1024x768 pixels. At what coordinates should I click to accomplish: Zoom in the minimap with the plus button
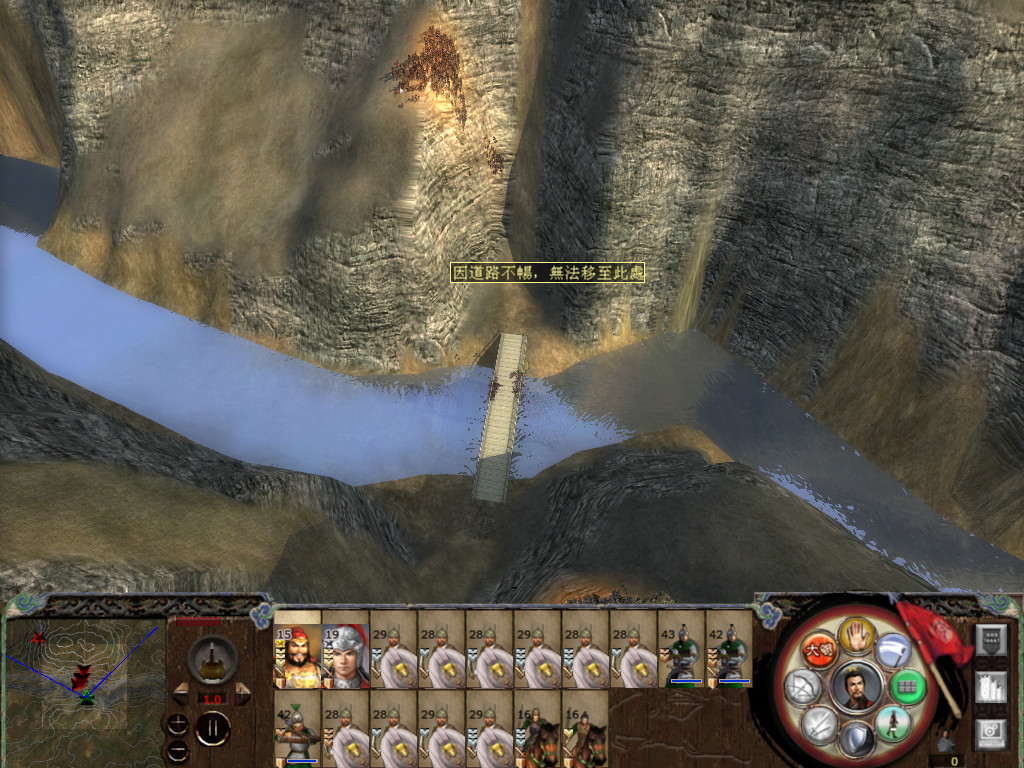click(x=177, y=723)
